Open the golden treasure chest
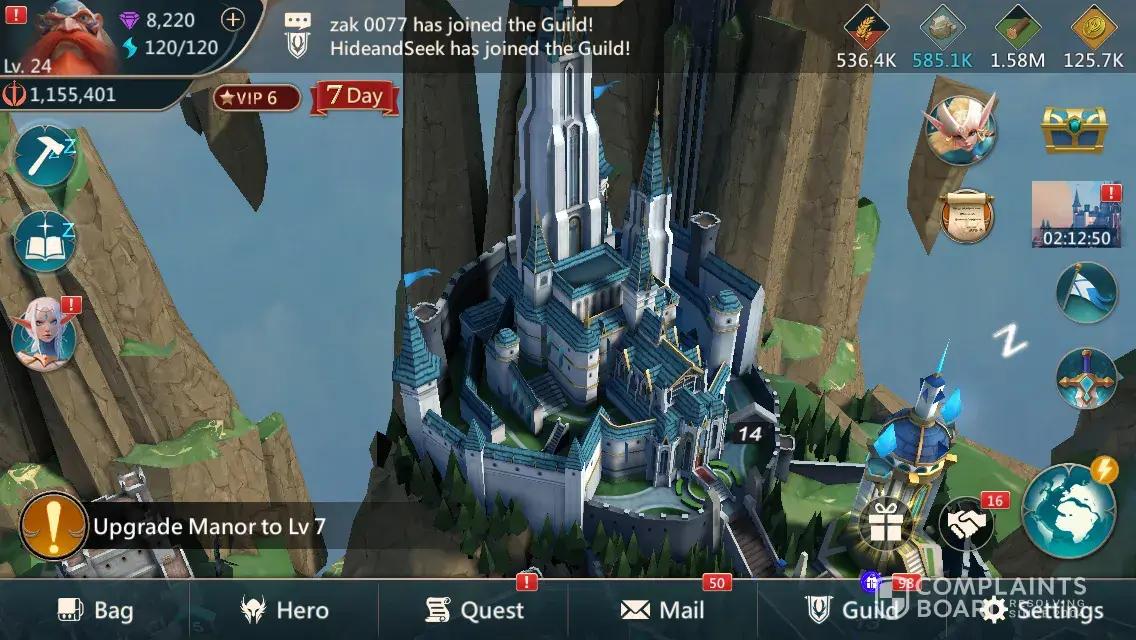Viewport: 1136px width, 640px height. click(1073, 129)
